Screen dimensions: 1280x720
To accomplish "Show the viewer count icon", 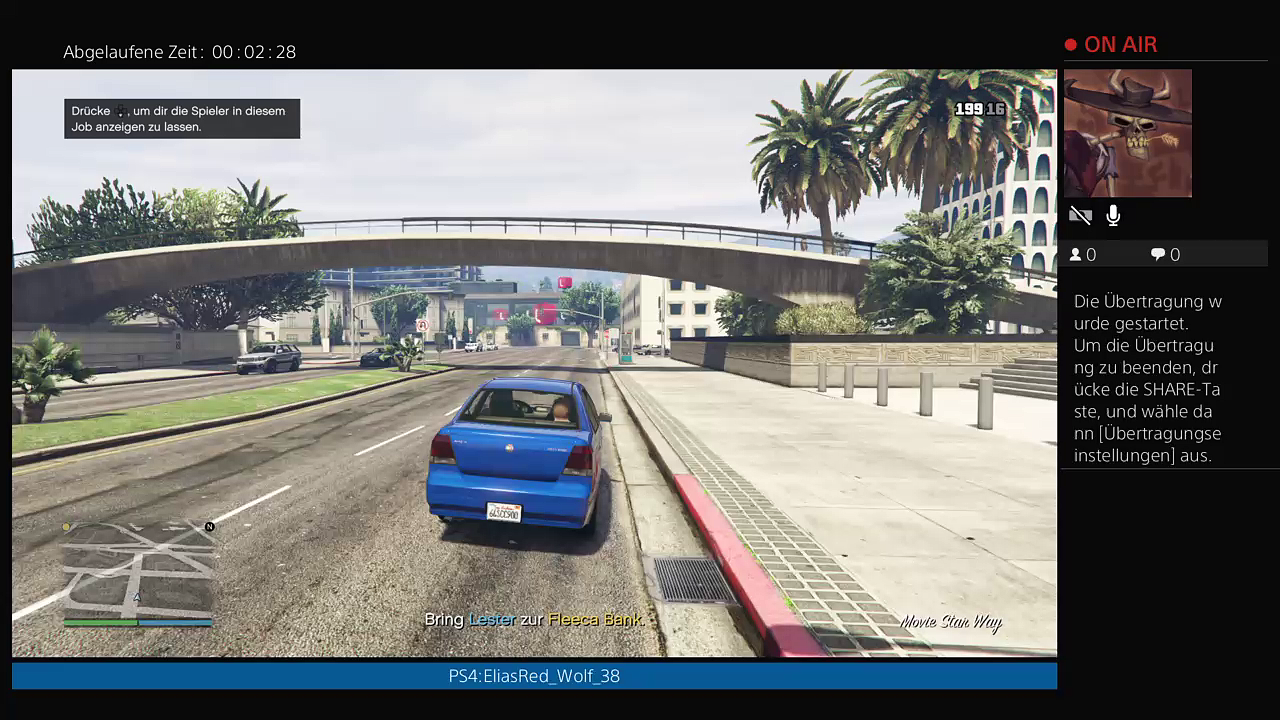I will point(1076,255).
